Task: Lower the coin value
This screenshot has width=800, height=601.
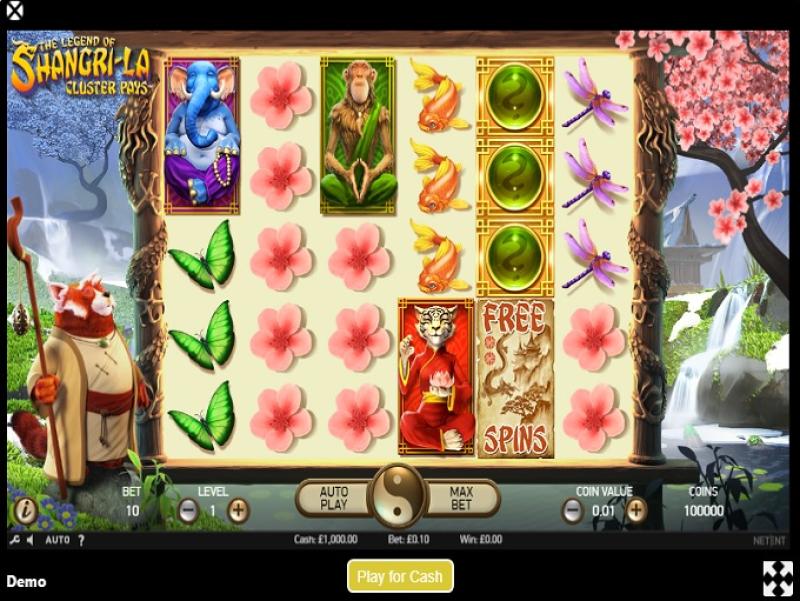Action: (x=572, y=510)
